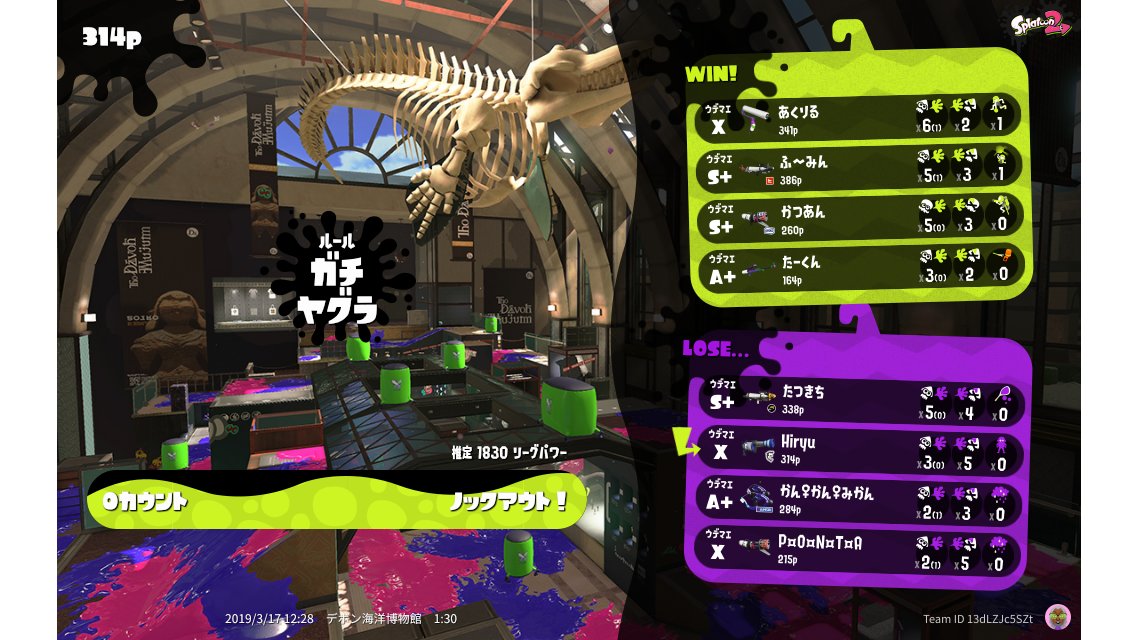Open the team avatar beside Team ID
This screenshot has width=1138, height=640.
click(x=1057, y=617)
